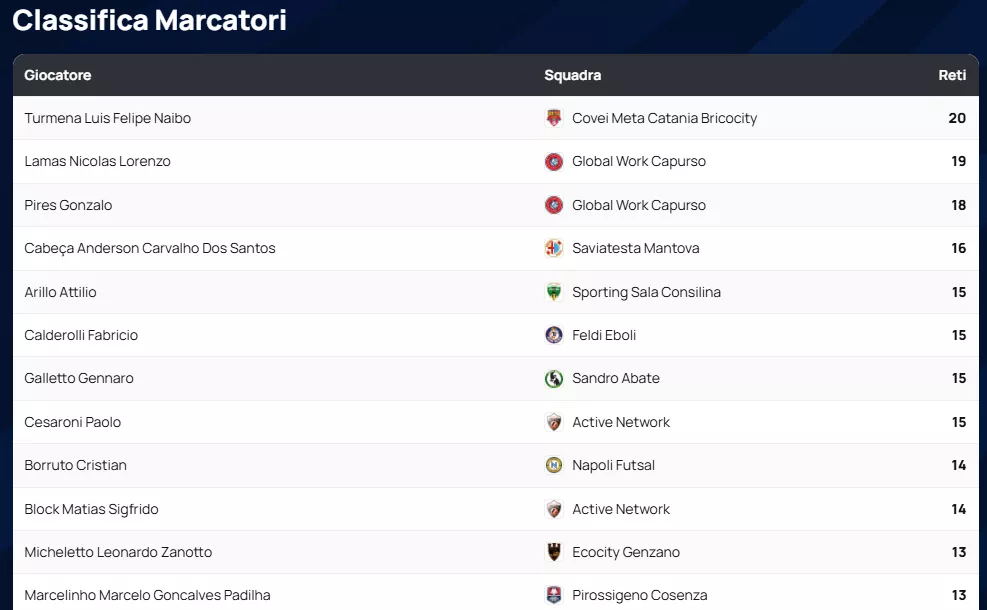Click Calderolli Fabricio's name

(x=81, y=335)
